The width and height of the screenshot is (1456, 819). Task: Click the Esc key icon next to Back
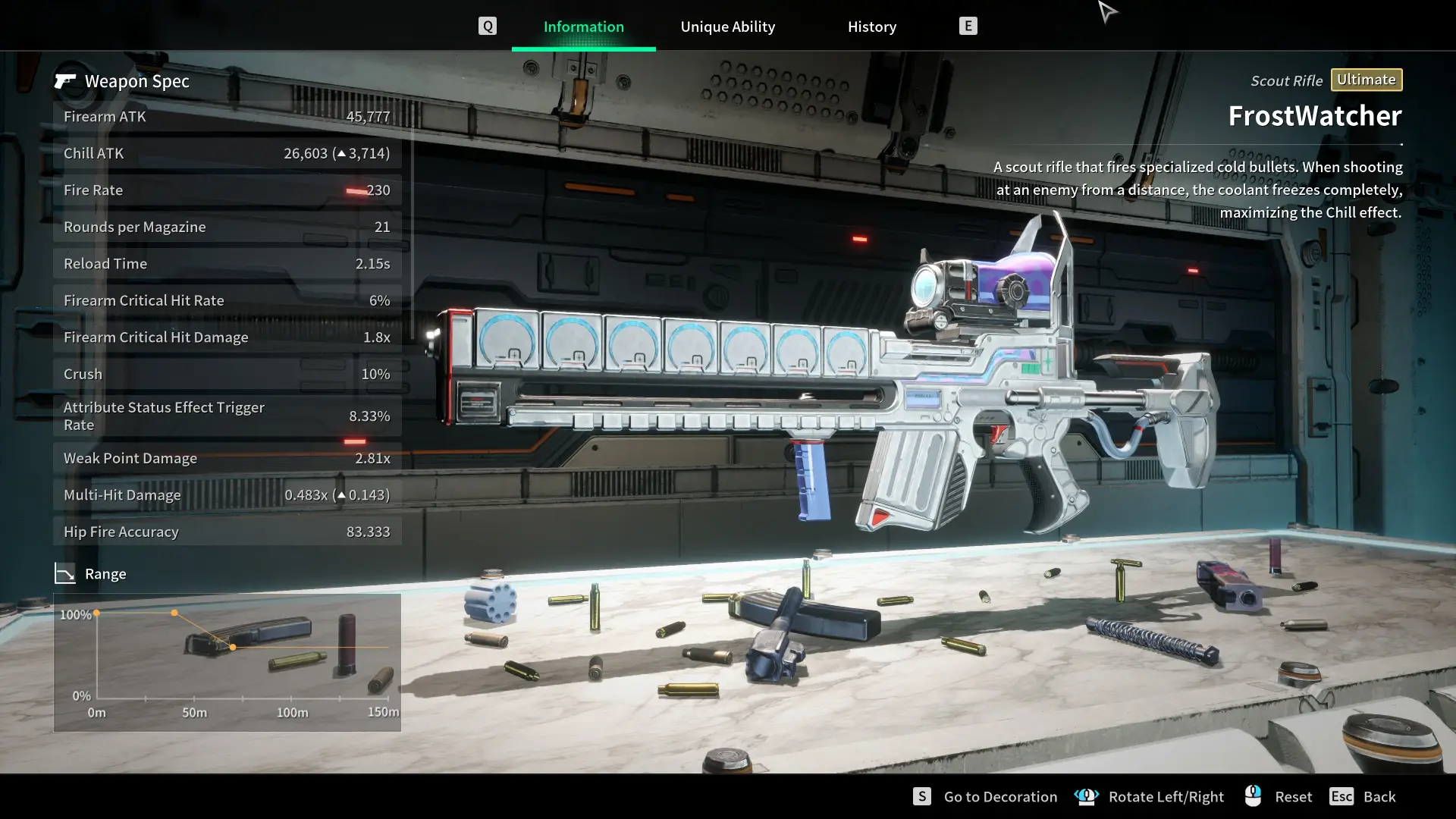1342,796
